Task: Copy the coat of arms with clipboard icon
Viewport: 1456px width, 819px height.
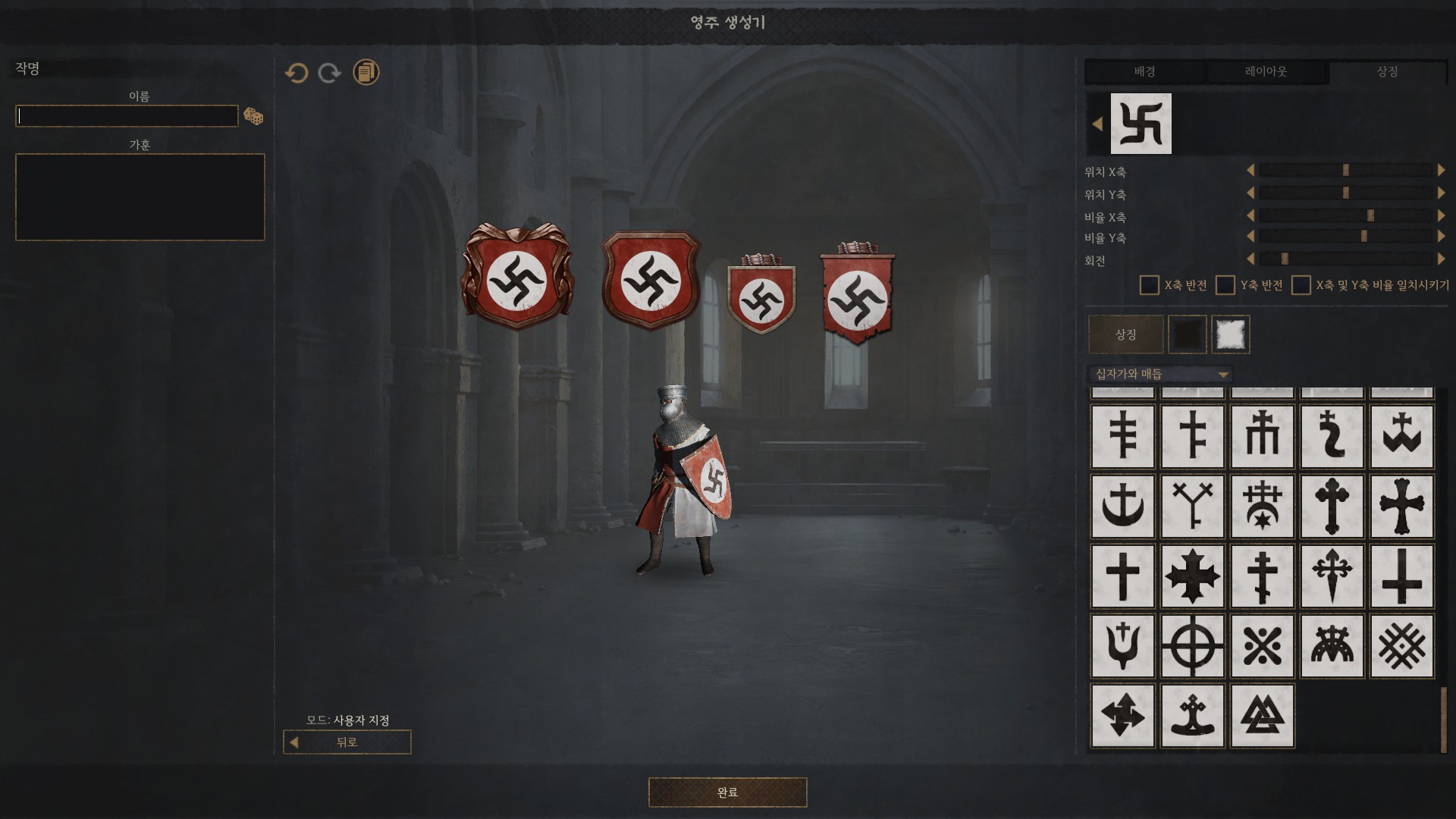Action: [366, 73]
